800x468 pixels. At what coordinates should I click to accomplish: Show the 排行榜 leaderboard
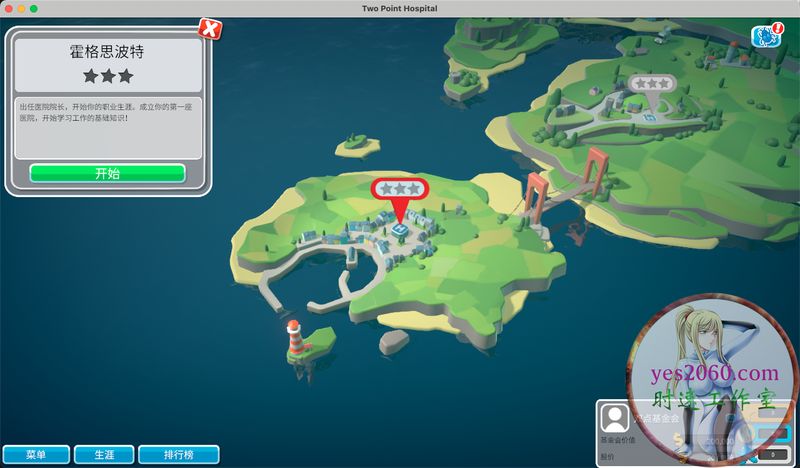tap(178, 454)
